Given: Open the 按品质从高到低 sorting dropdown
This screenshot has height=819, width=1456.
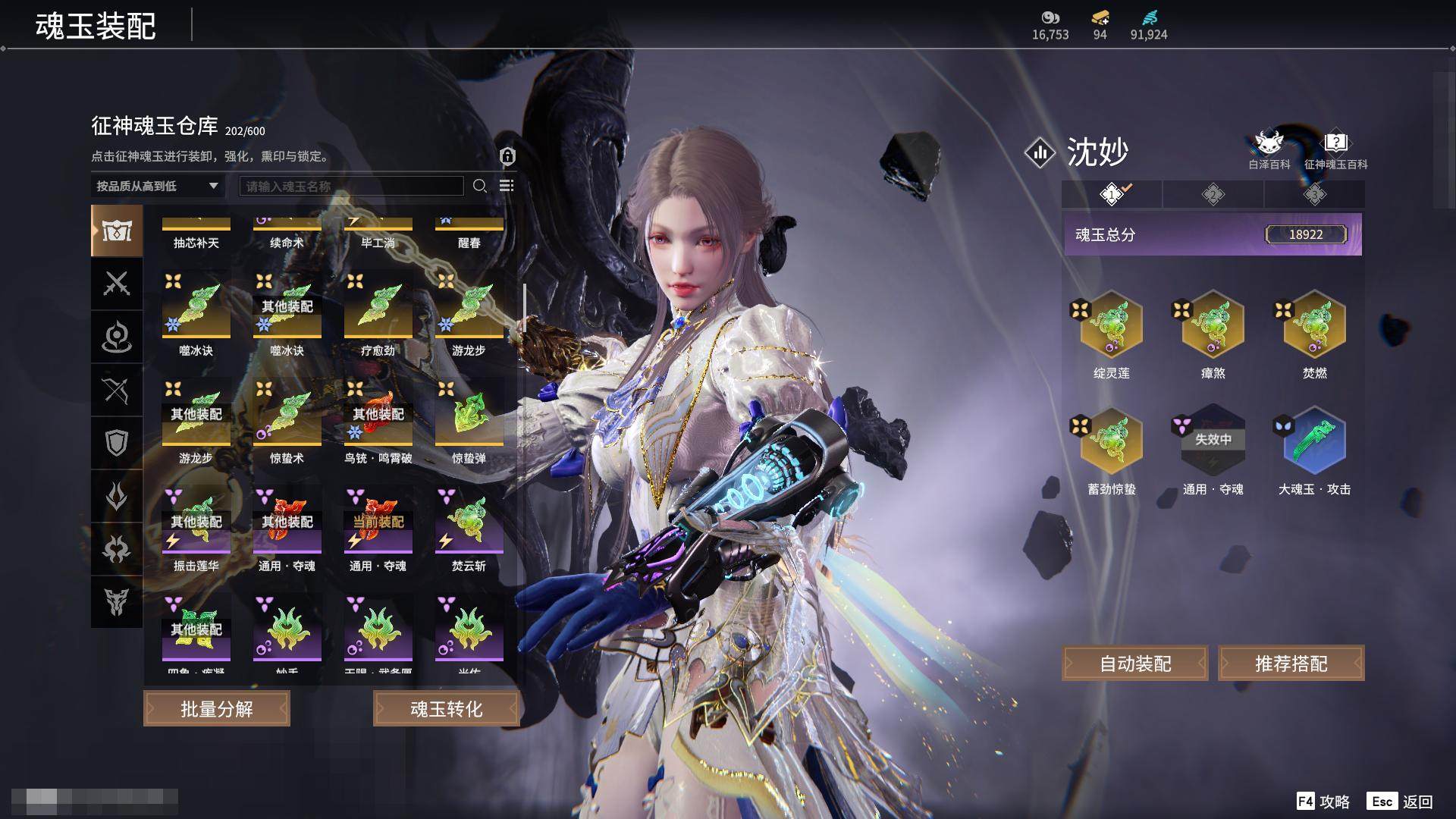Looking at the screenshot, I should tap(157, 186).
